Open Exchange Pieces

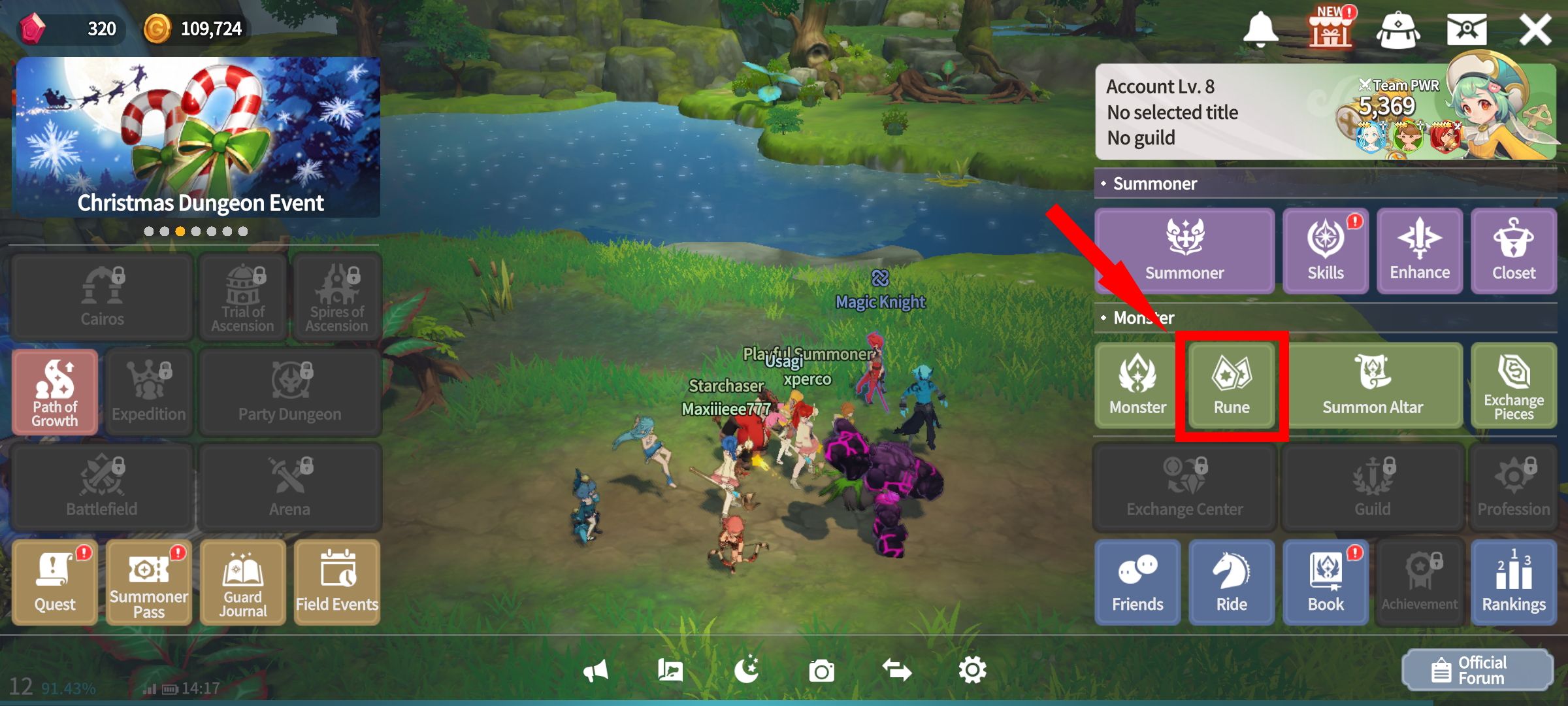[1513, 386]
